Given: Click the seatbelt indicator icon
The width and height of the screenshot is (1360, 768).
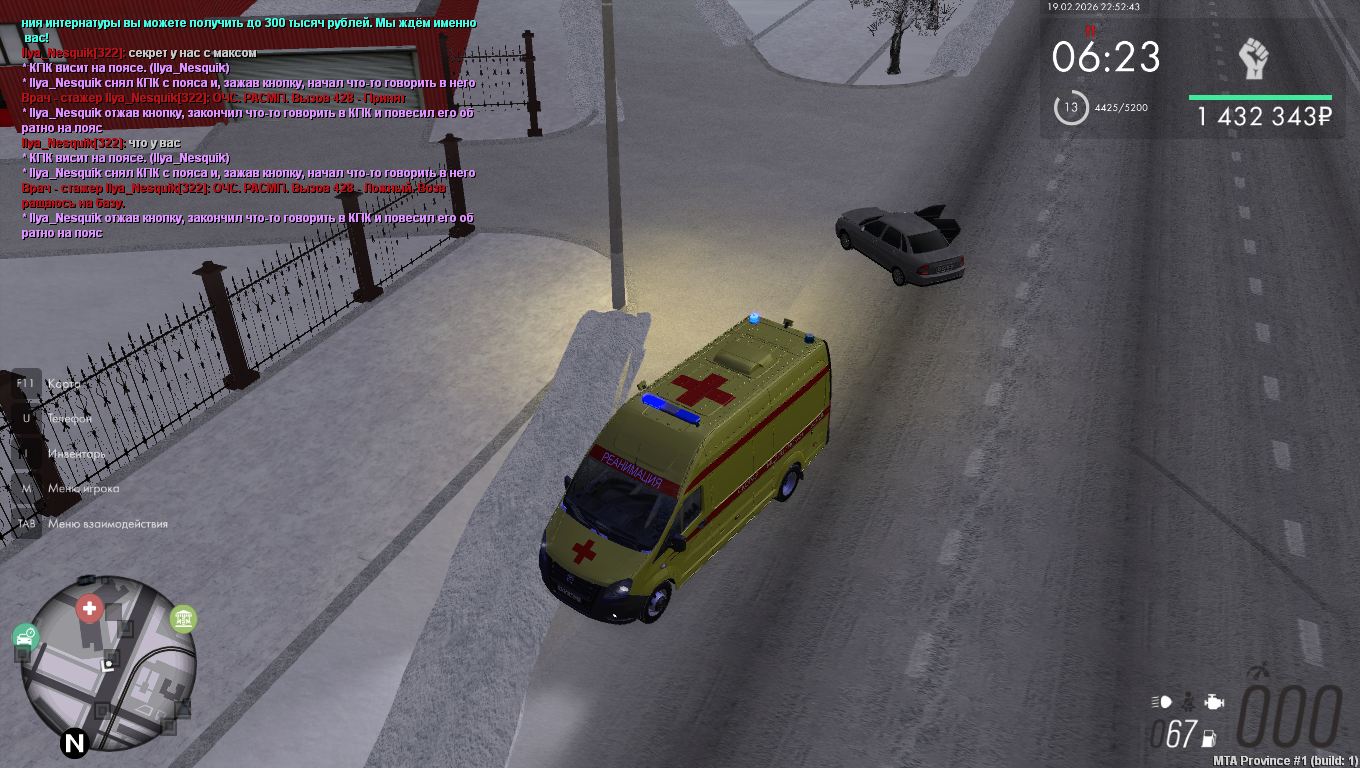Looking at the screenshot, I should coord(1188,701).
